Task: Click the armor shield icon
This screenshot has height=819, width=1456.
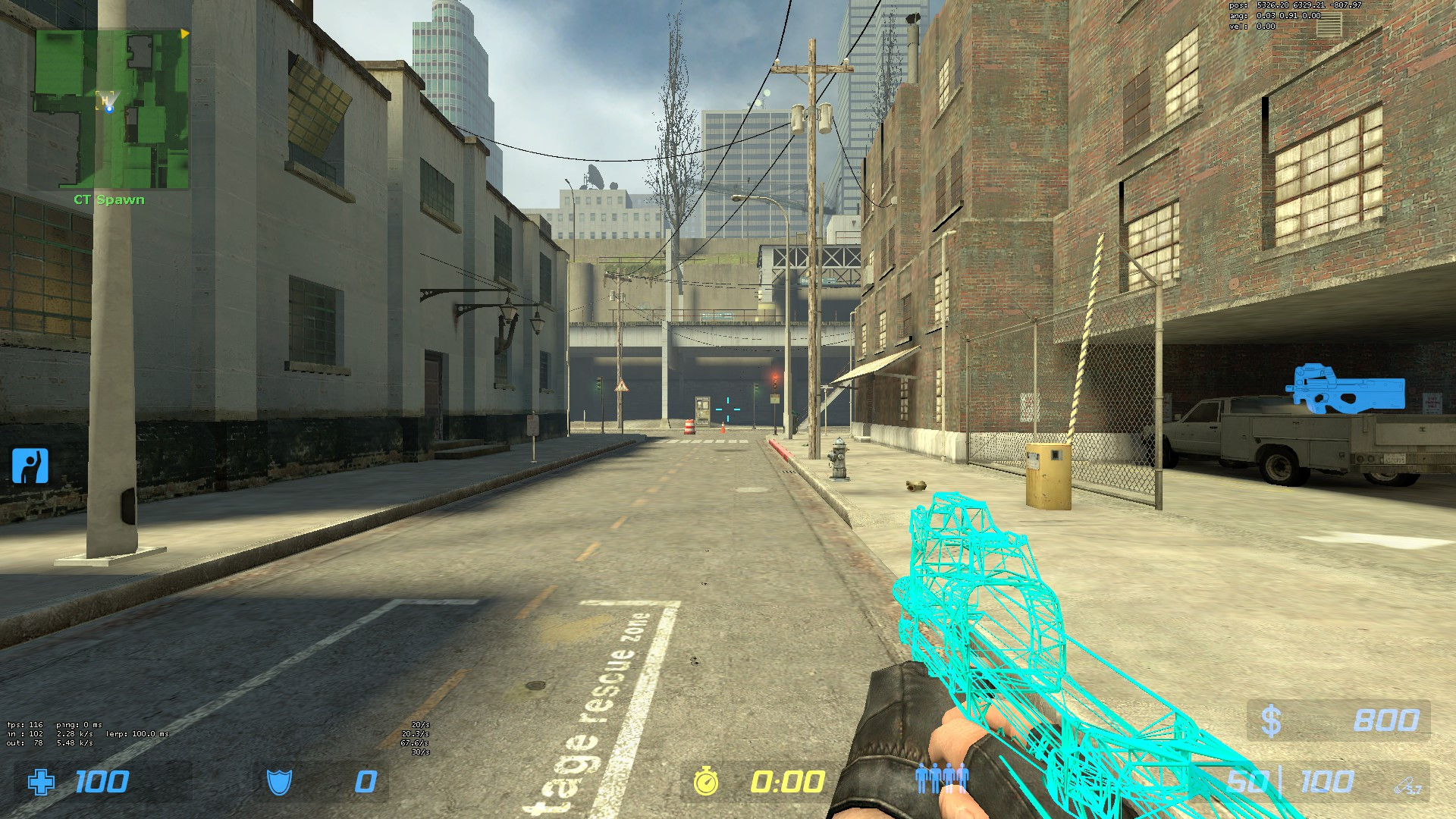Action: pyautogui.click(x=278, y=781)
